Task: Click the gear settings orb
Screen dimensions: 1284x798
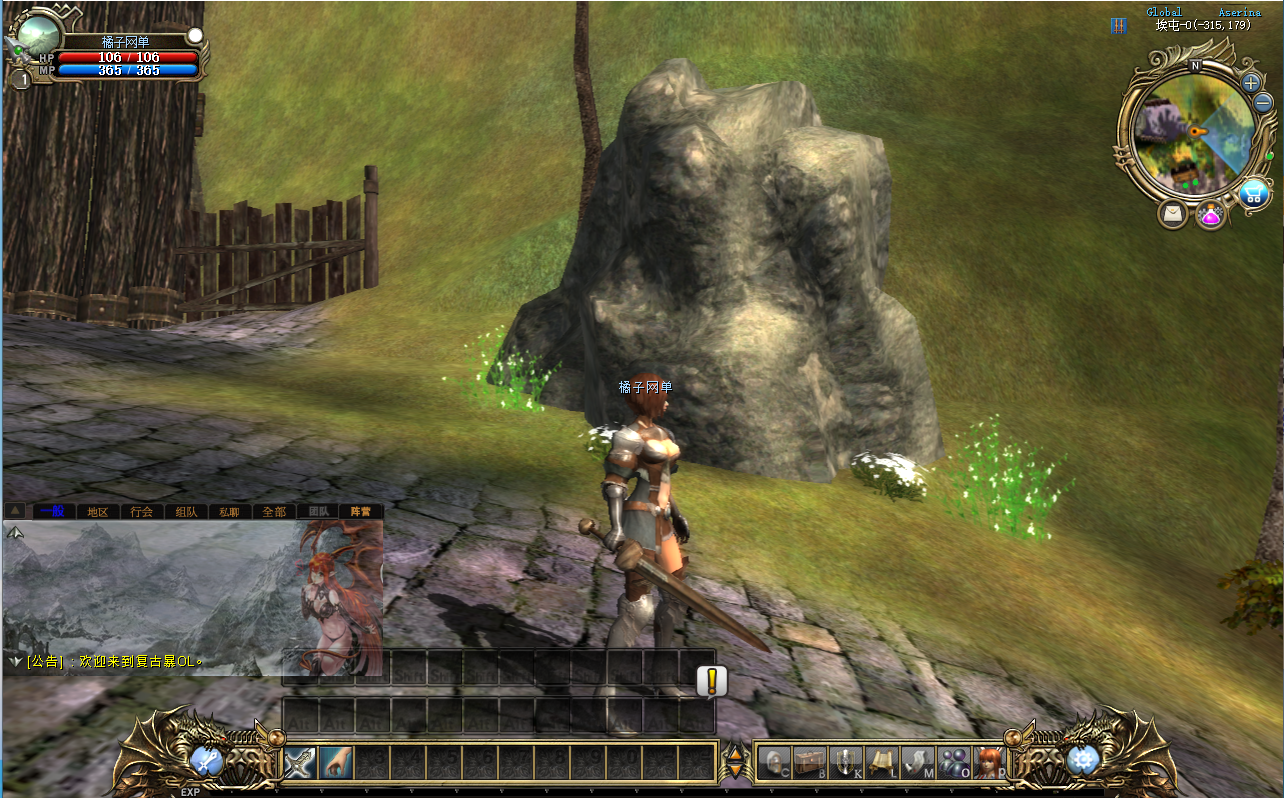Action: 1082,761
